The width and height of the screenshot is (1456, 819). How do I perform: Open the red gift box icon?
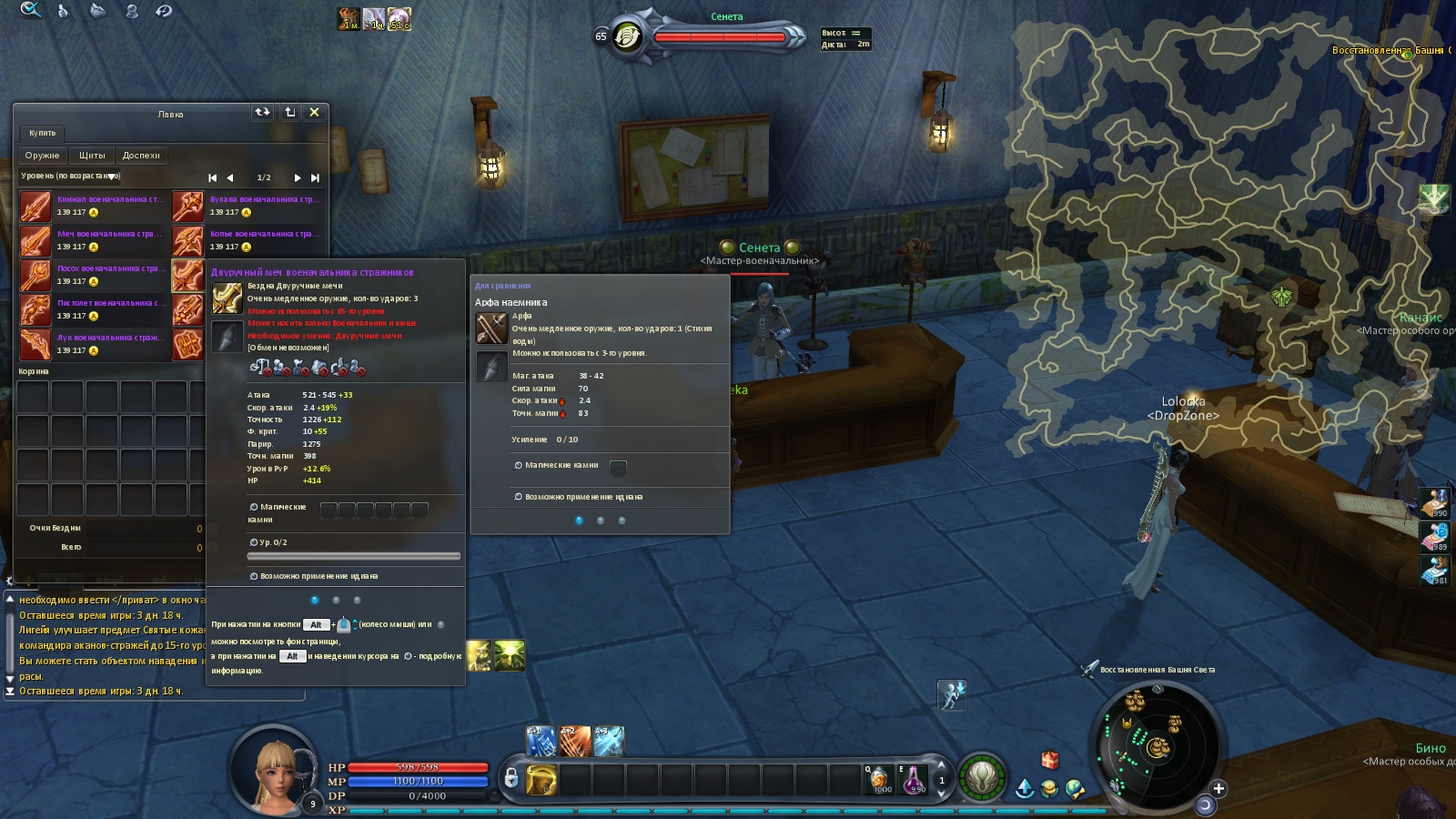coord(1050,759)
